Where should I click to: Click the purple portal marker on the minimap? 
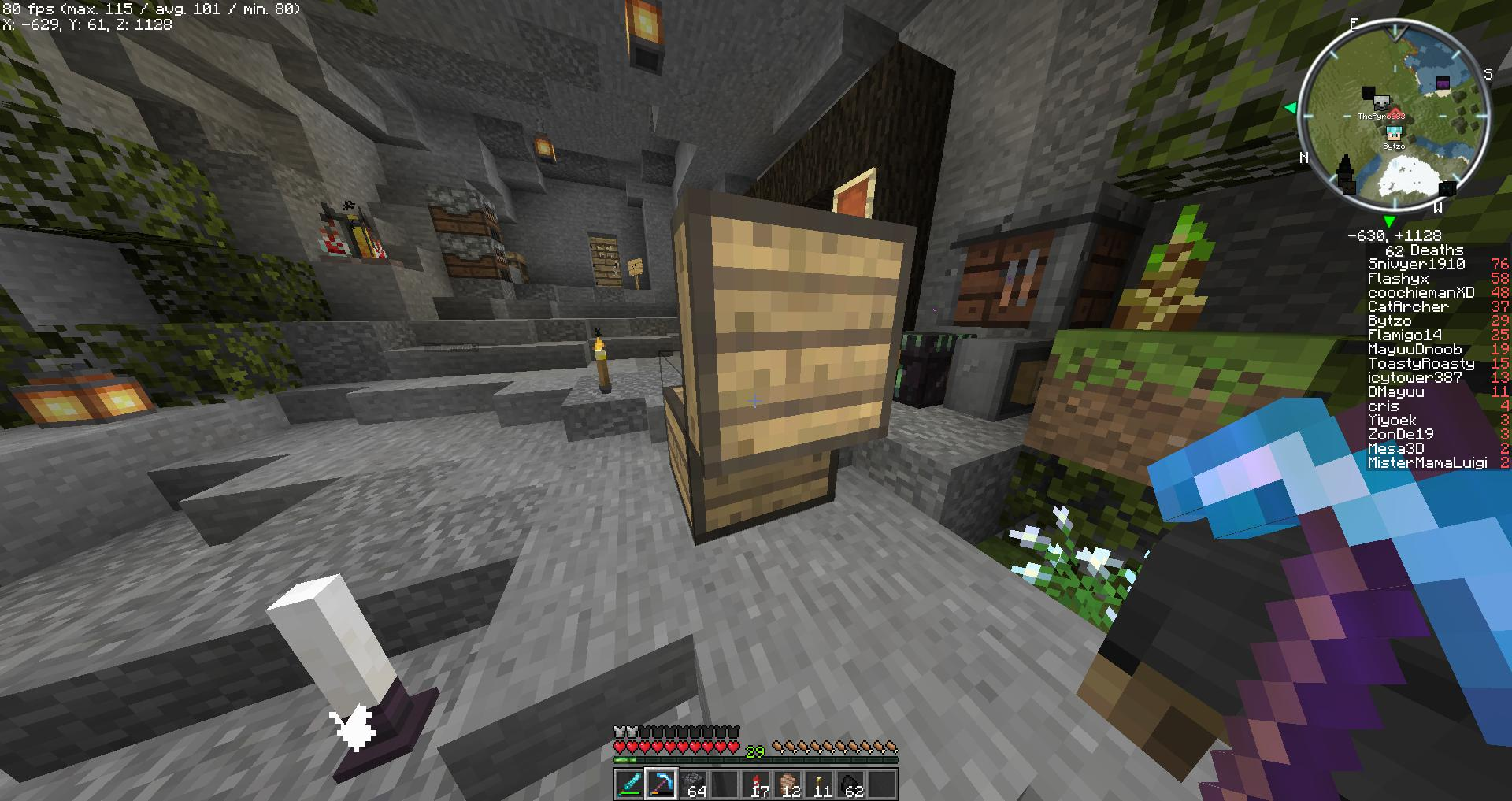pos(1443,83)
